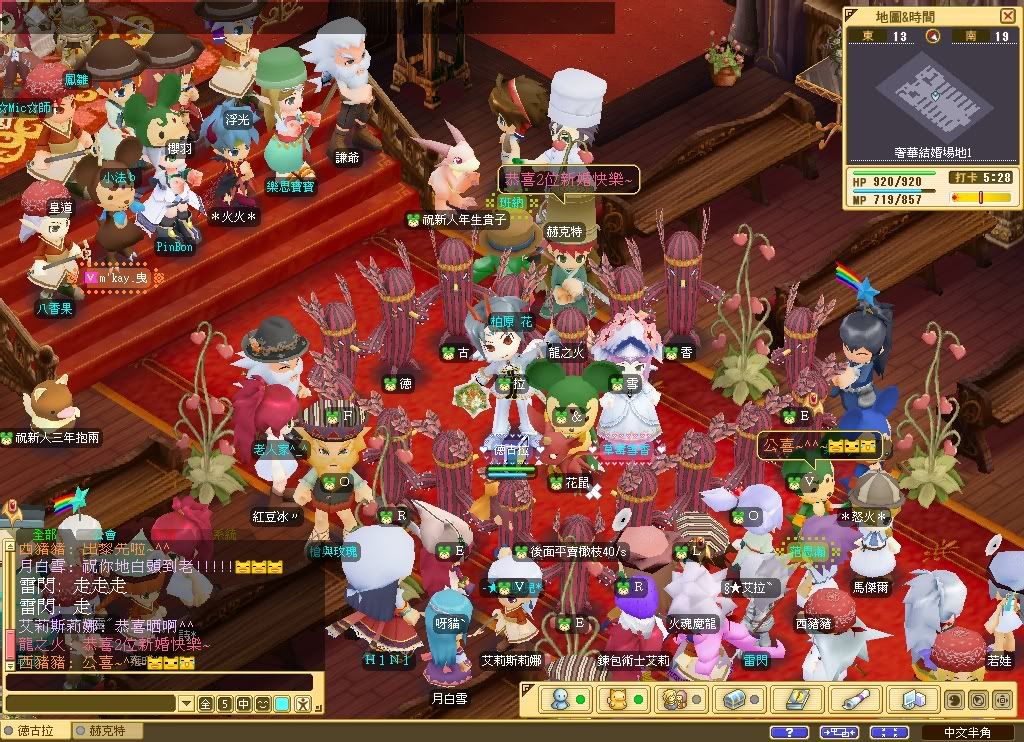Pick the cyan chat color swatch

[x=283, y=704]
